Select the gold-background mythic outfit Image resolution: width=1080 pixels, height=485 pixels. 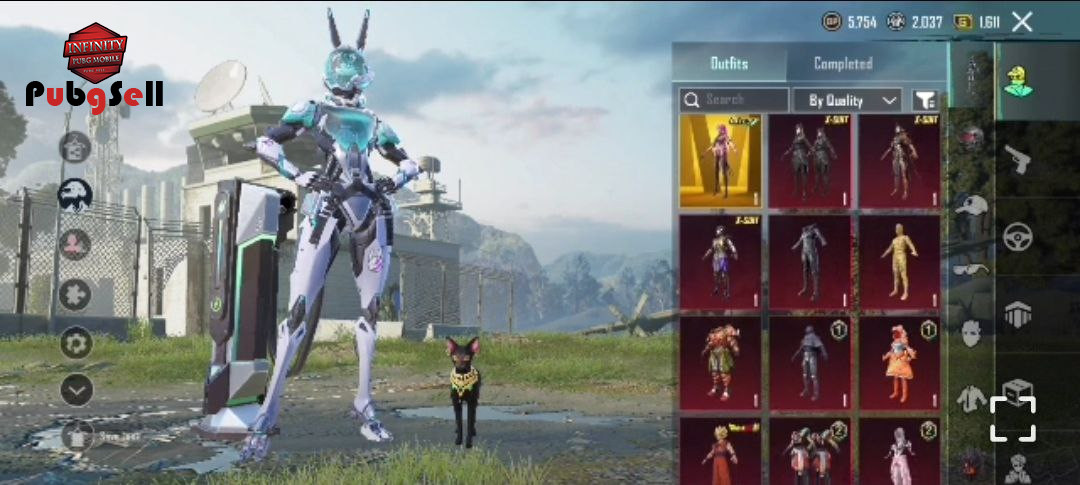tap(720, 160)
